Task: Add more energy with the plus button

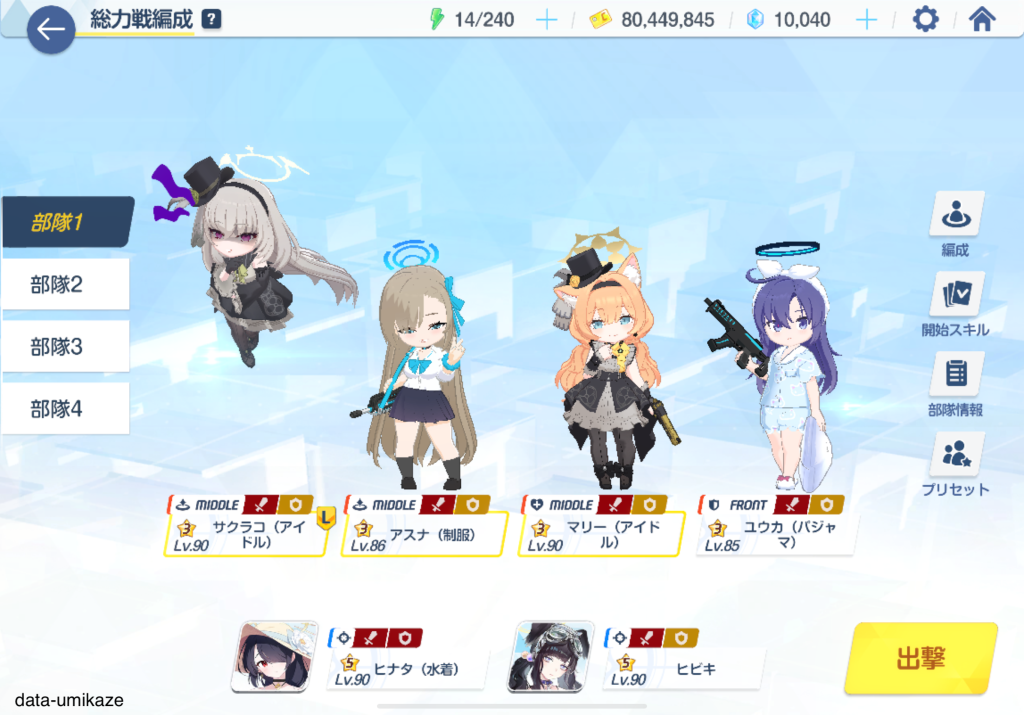Action: (546, 20)
